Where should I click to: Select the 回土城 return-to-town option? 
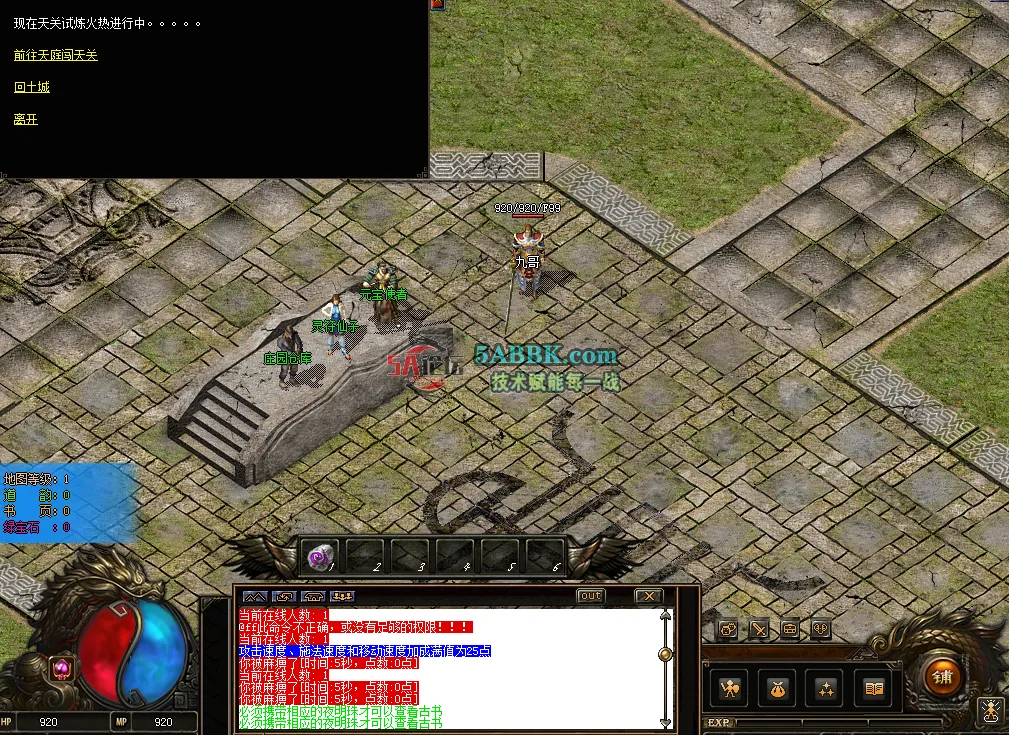pyautogui.click(x=31, y=87)
